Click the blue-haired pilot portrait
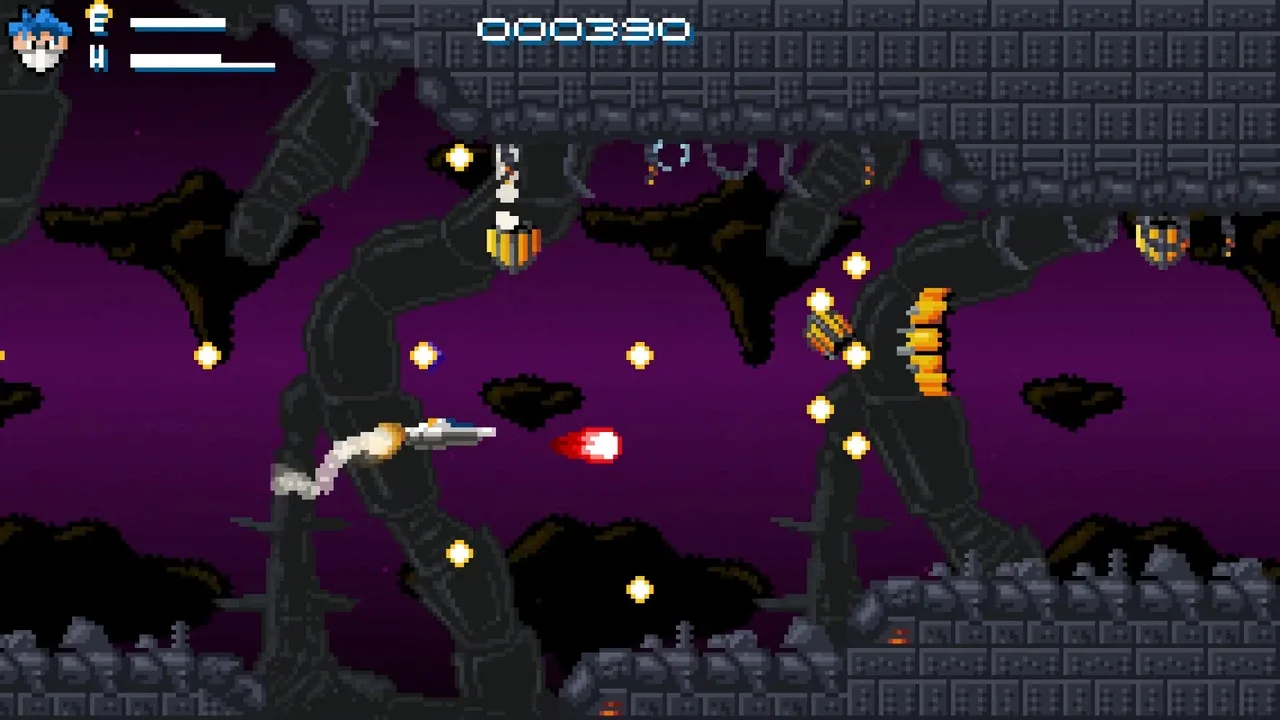 point(40,40)
